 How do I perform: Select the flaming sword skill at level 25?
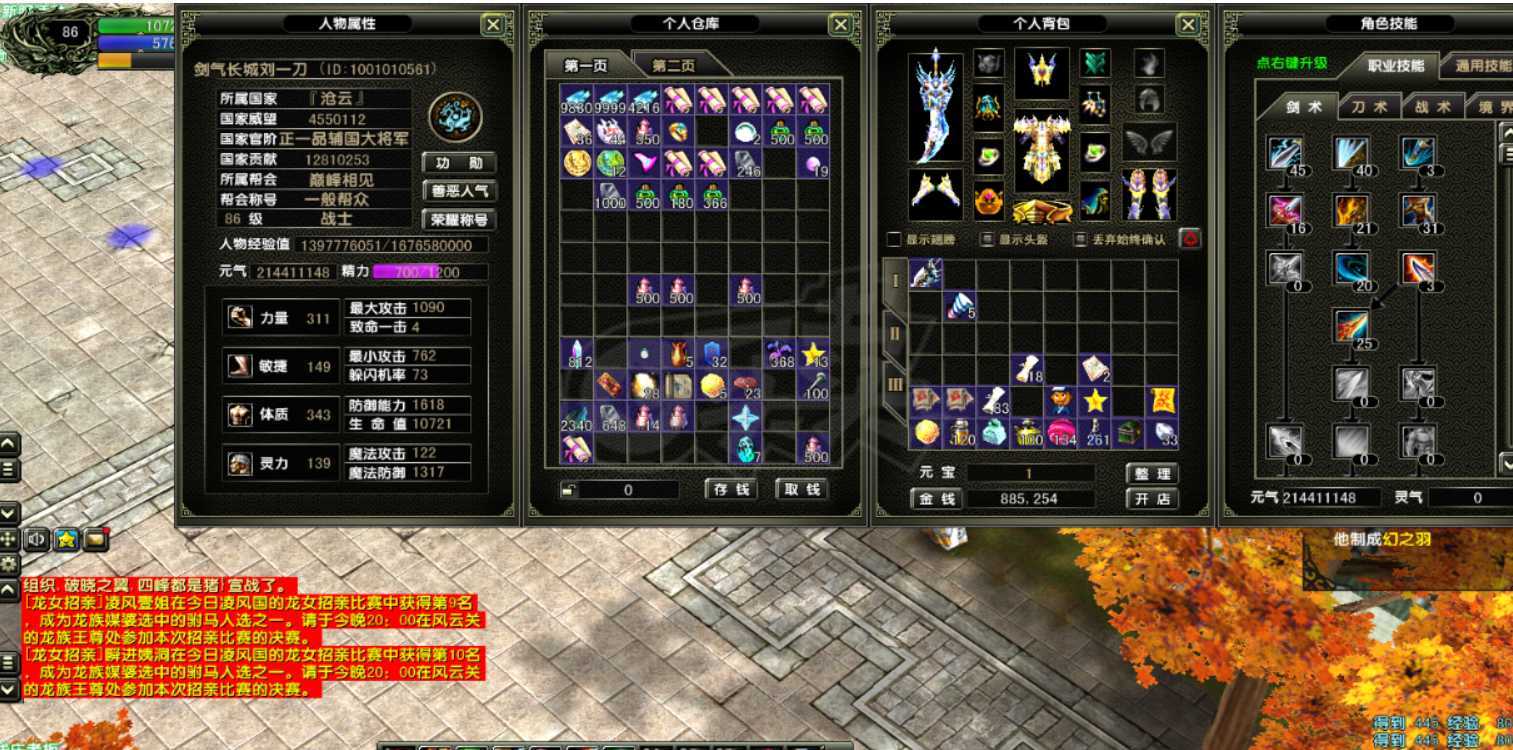(1350, 325)
